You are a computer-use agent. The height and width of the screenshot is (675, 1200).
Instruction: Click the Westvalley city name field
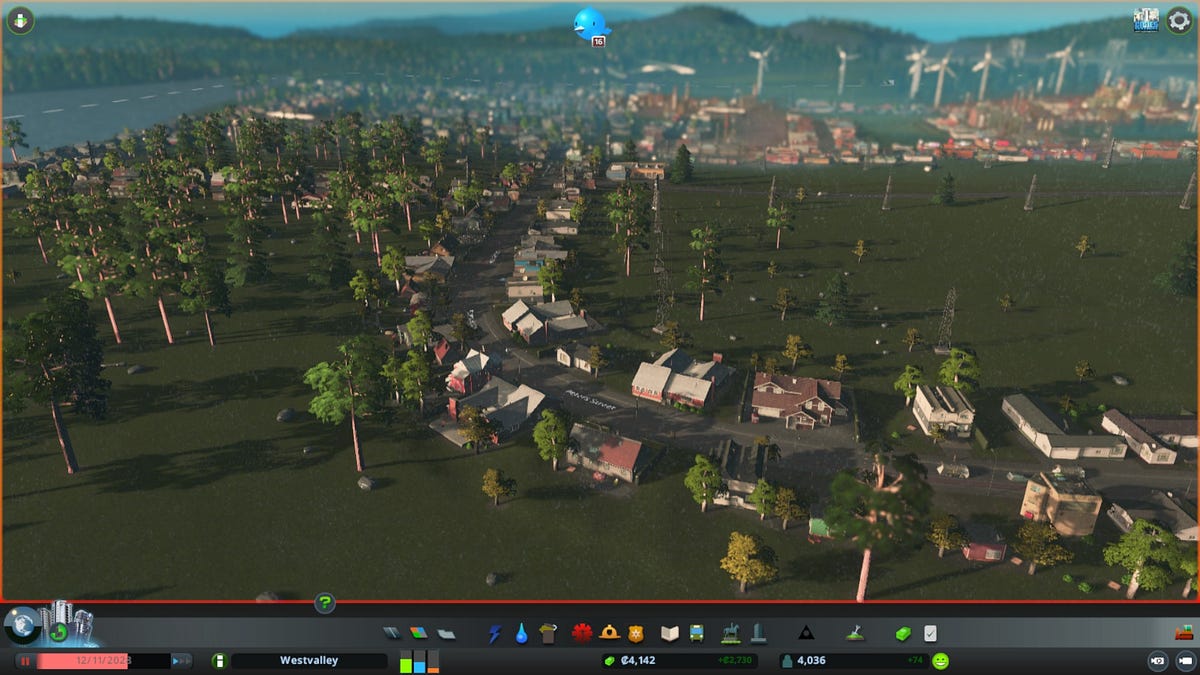point(308,661)
